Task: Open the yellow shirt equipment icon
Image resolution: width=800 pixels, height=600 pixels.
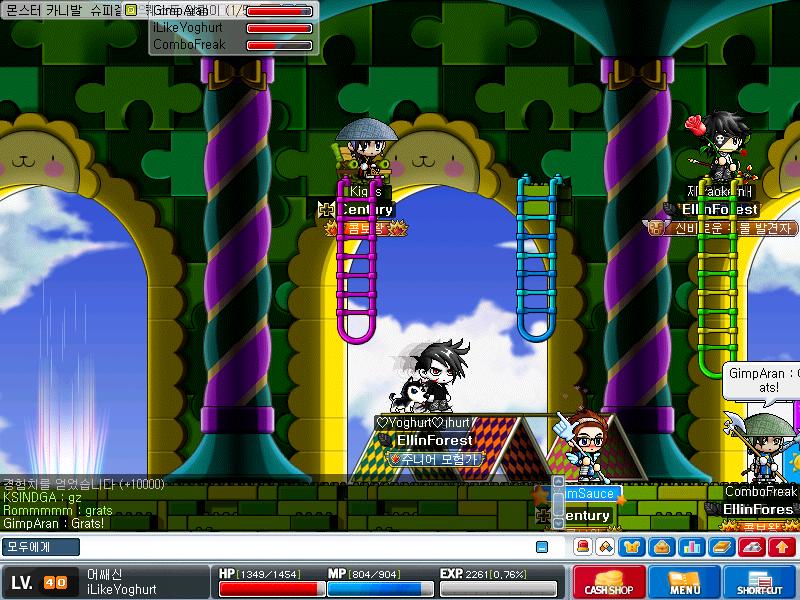Action: click(634, 547)
